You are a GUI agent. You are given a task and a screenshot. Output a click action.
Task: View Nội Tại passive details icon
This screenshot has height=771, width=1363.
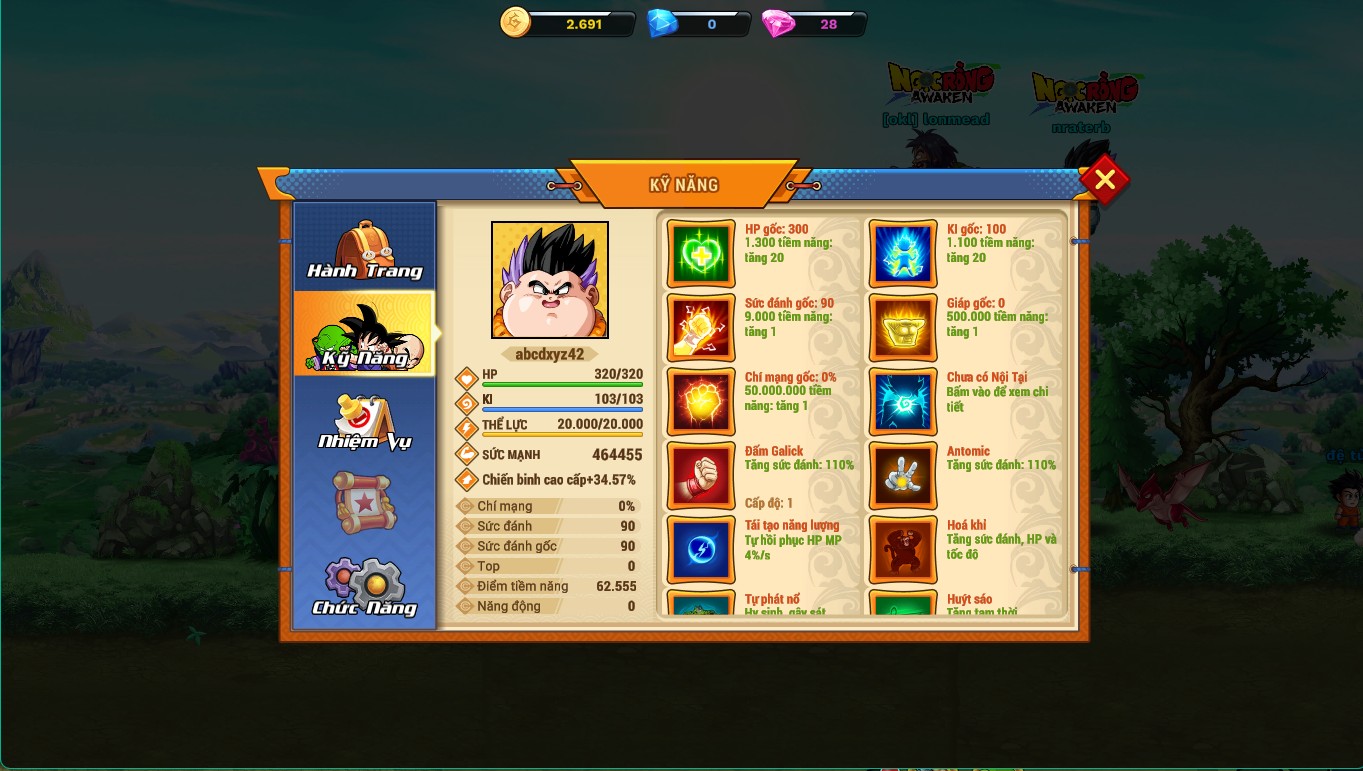[x=903, y=402]
